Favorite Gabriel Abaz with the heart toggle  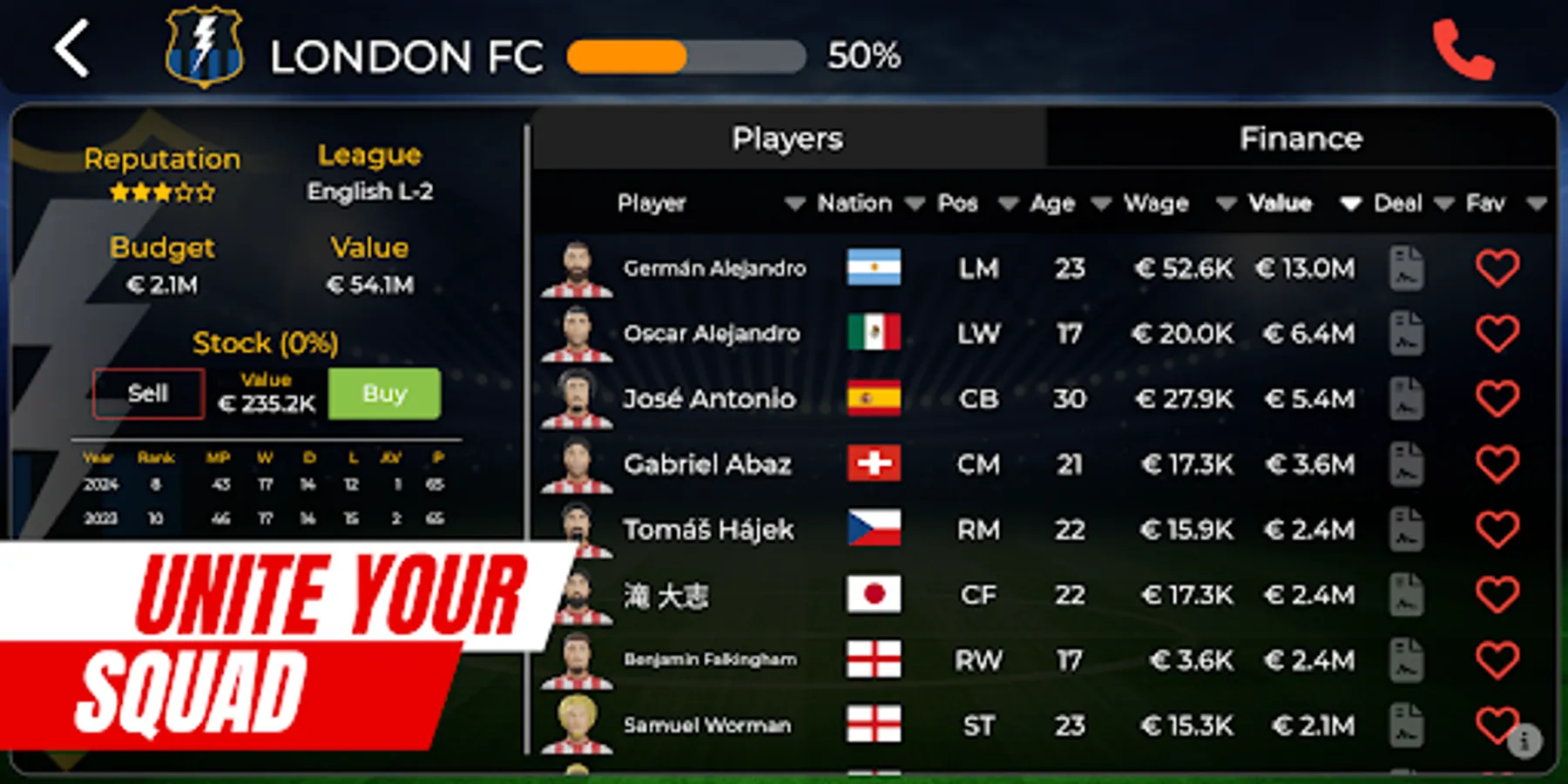(1497, 464)
